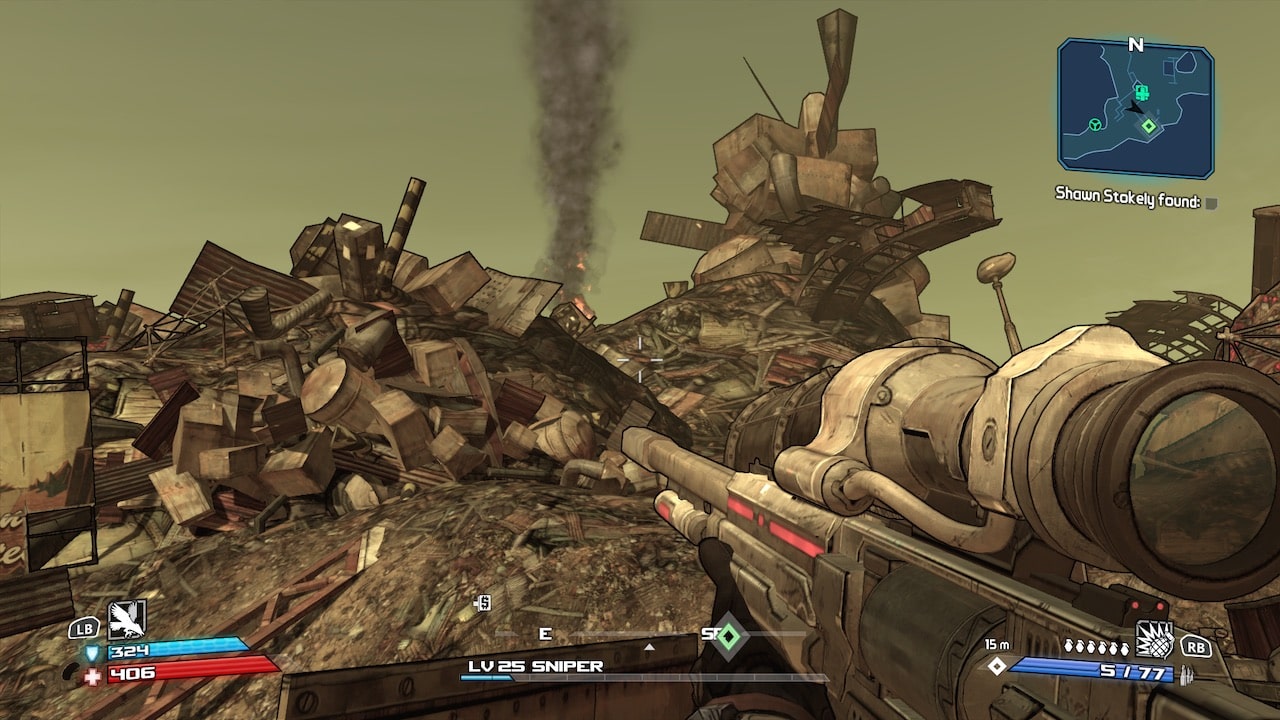Click the N compass marker above the minimap
The height and width of the screenshot is (720, 1280).
point(1135,45)
